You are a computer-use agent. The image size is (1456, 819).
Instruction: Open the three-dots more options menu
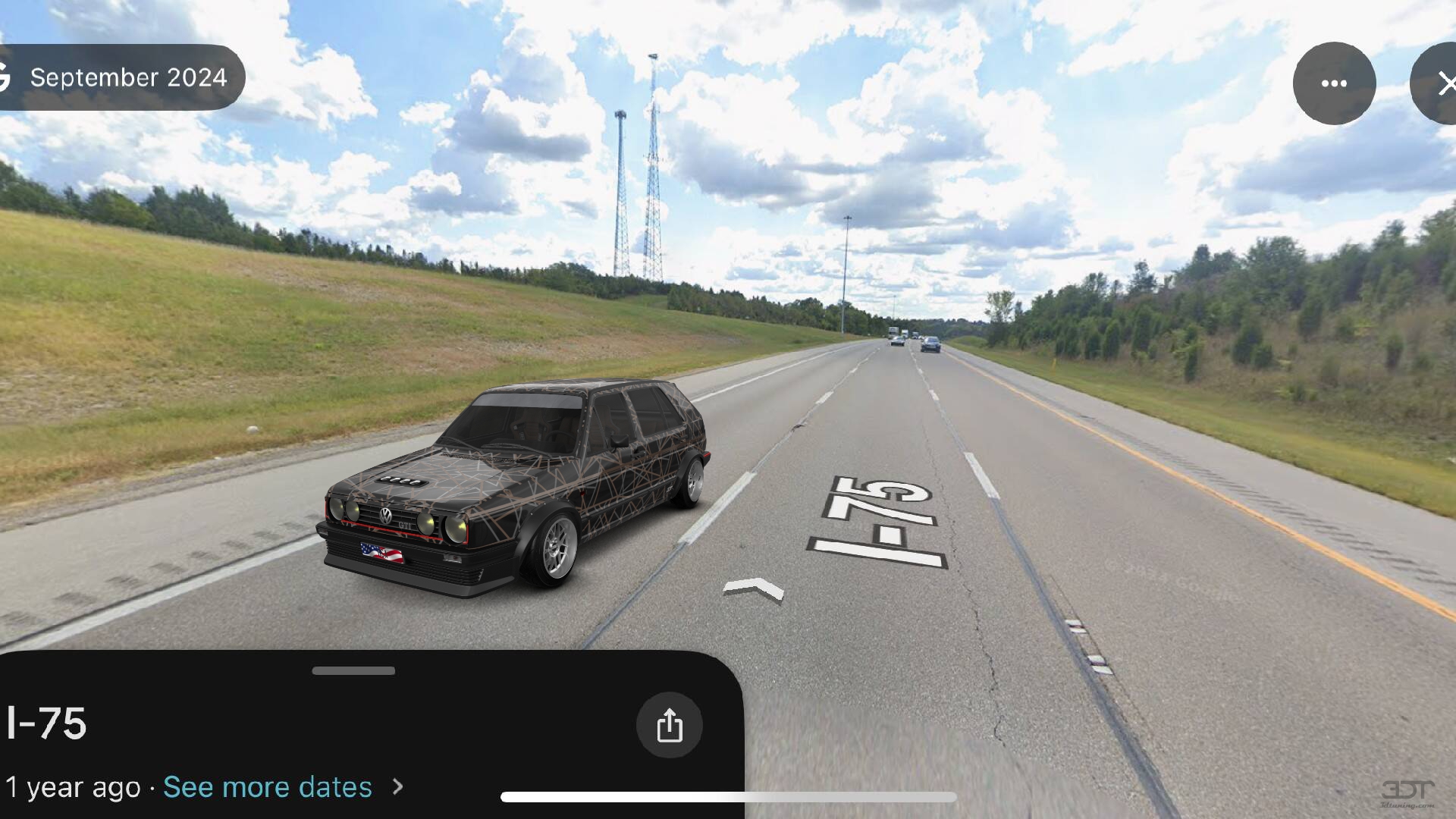[x=1334, y=83]
